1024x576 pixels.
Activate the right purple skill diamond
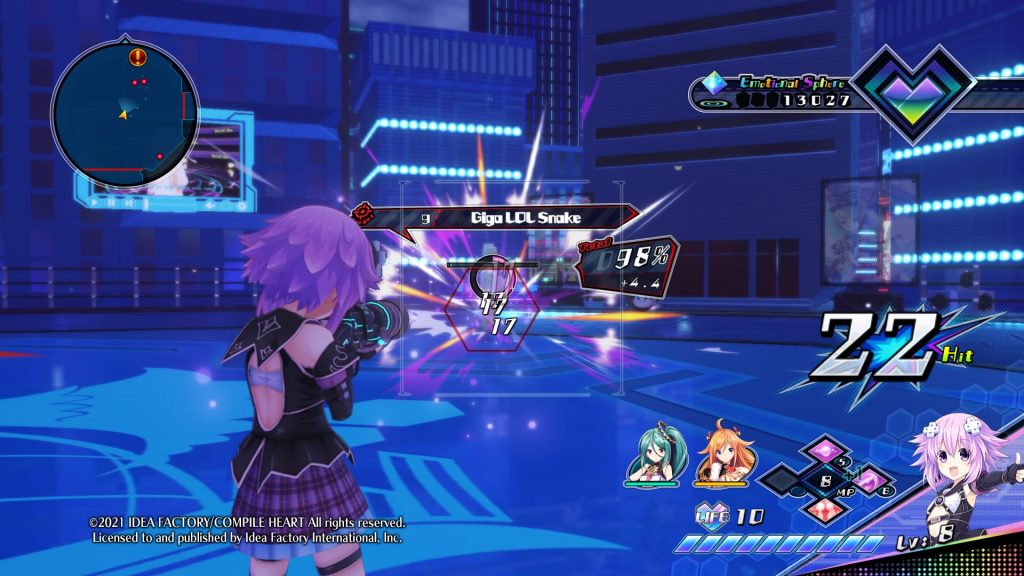867,482
